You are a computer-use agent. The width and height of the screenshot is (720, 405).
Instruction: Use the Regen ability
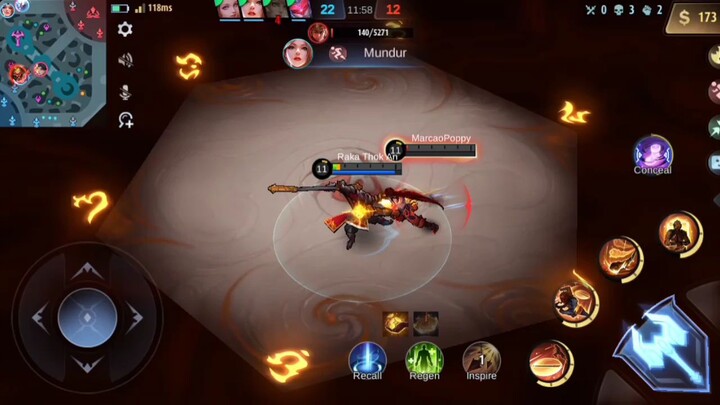click(424, 359)
